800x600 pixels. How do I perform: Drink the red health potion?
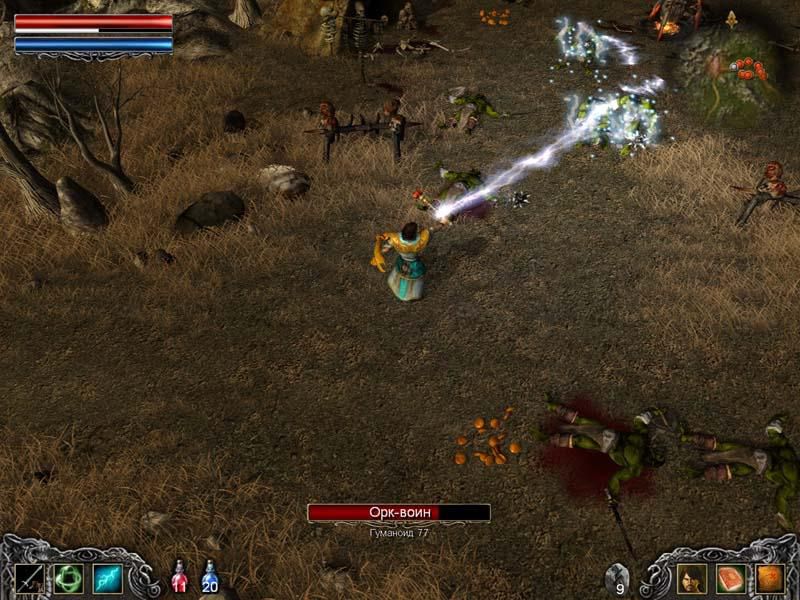click(179, 576)
